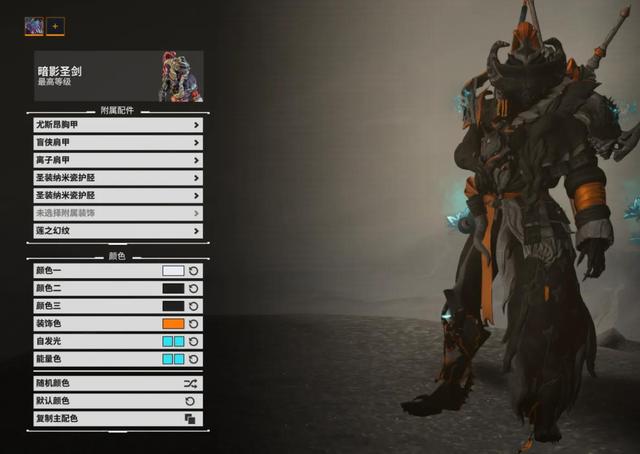Add a new appearance config with plus tab
Screen dimensions: 640x454
pyautogui.click(x=55, y=26)
